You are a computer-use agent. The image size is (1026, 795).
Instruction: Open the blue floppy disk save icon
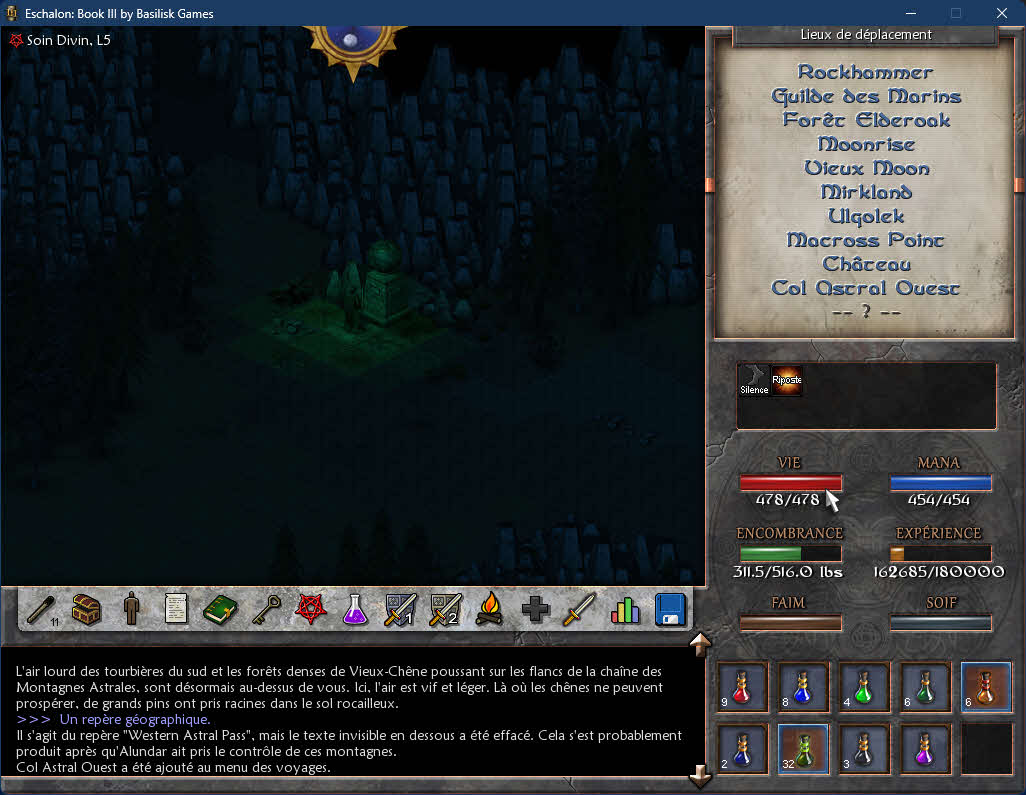tap(669, 608)
